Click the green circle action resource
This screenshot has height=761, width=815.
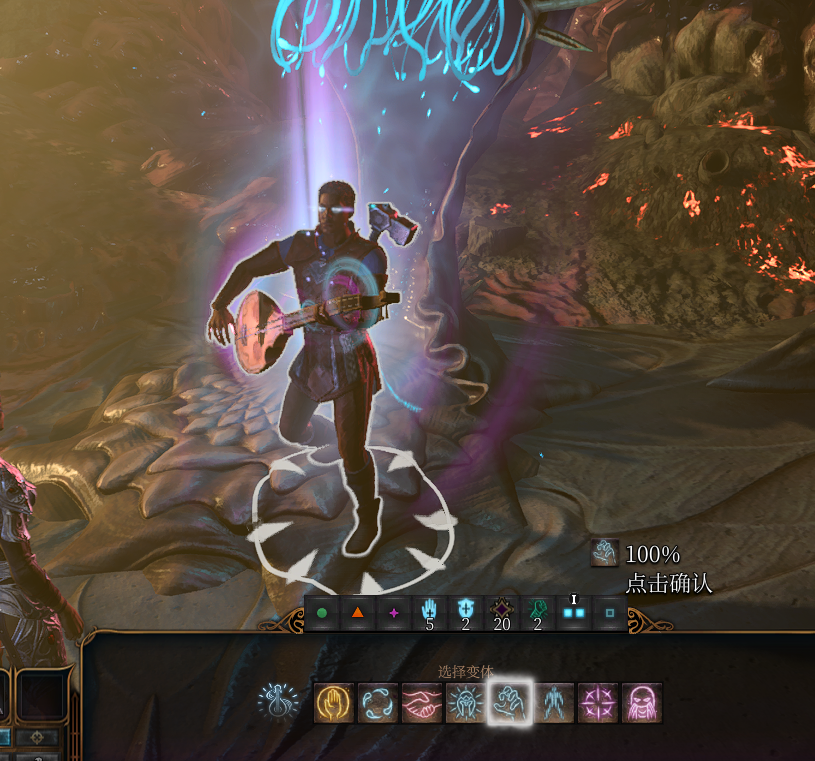(x=322, y=613)
